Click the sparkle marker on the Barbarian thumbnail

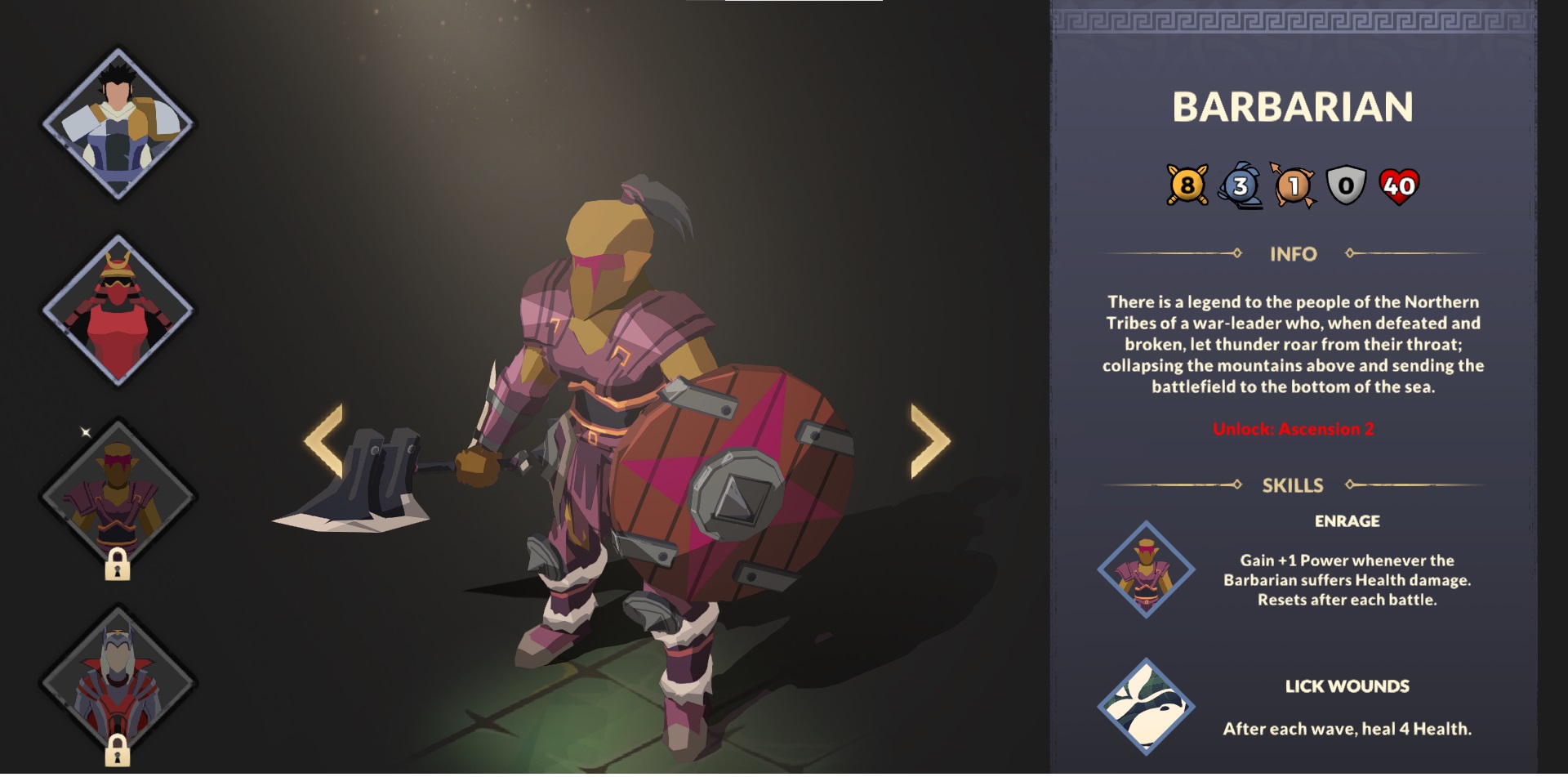coord(84,432)
